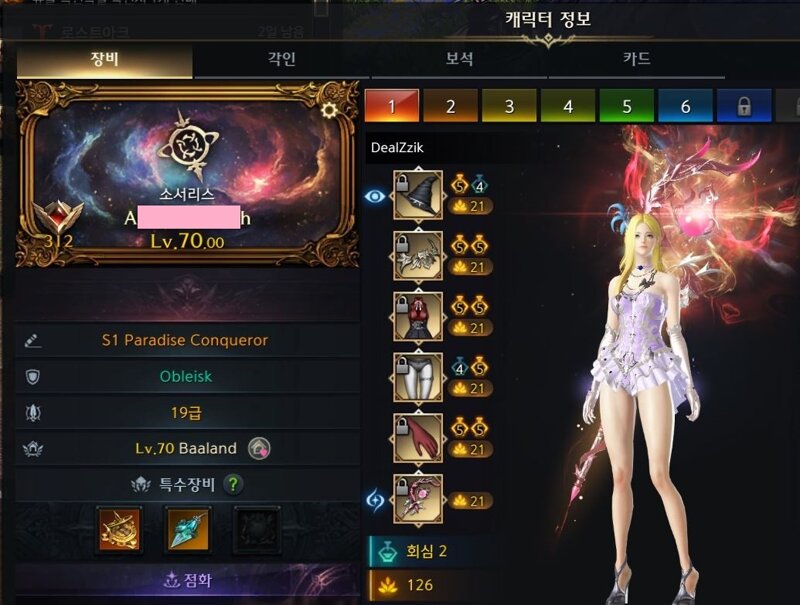The image size is (800, 605).
Task: Activate green preset 5
Action: tap(626, 106)
